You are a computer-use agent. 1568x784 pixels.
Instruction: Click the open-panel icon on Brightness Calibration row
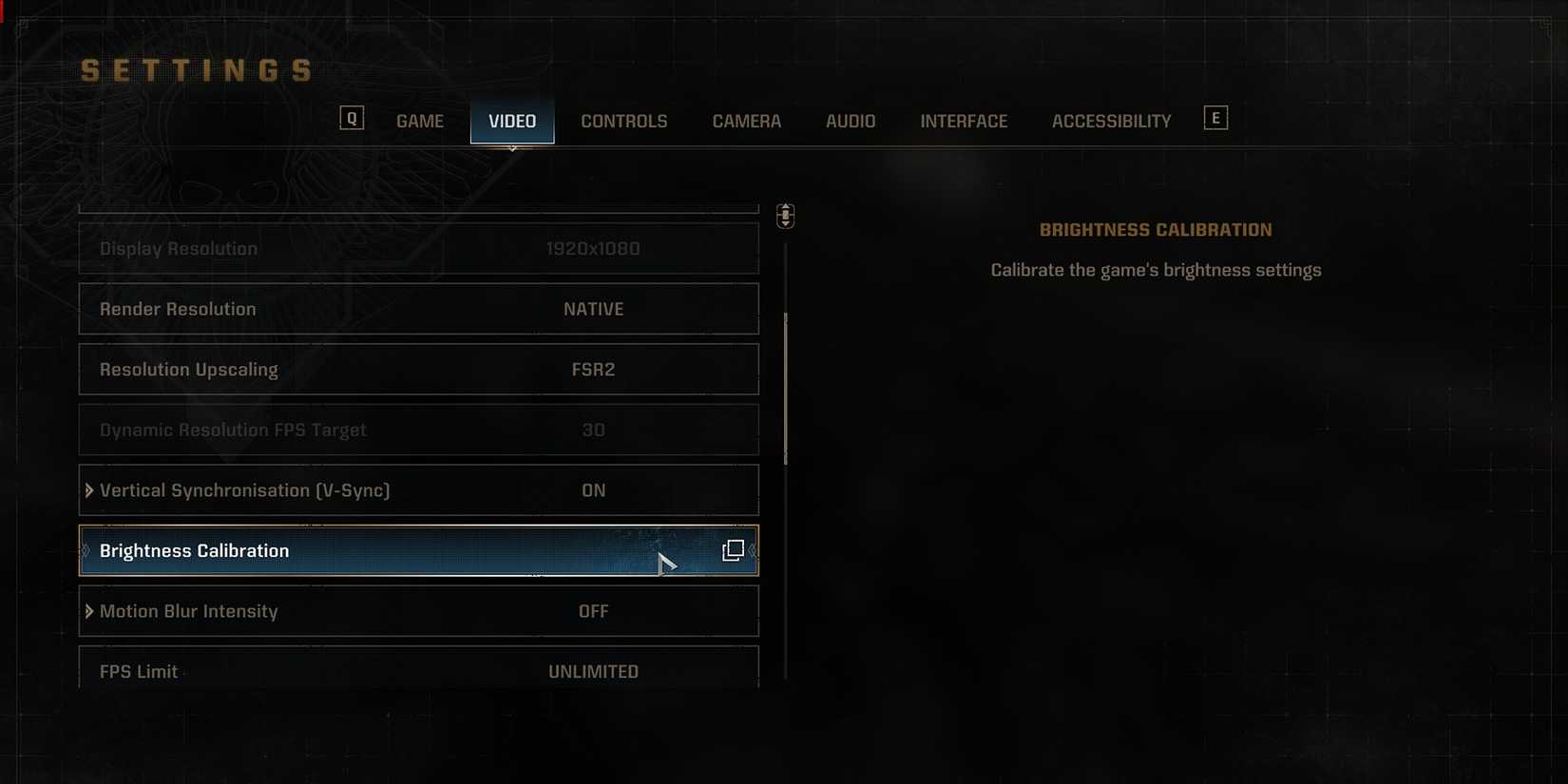[x=733, y=550]
